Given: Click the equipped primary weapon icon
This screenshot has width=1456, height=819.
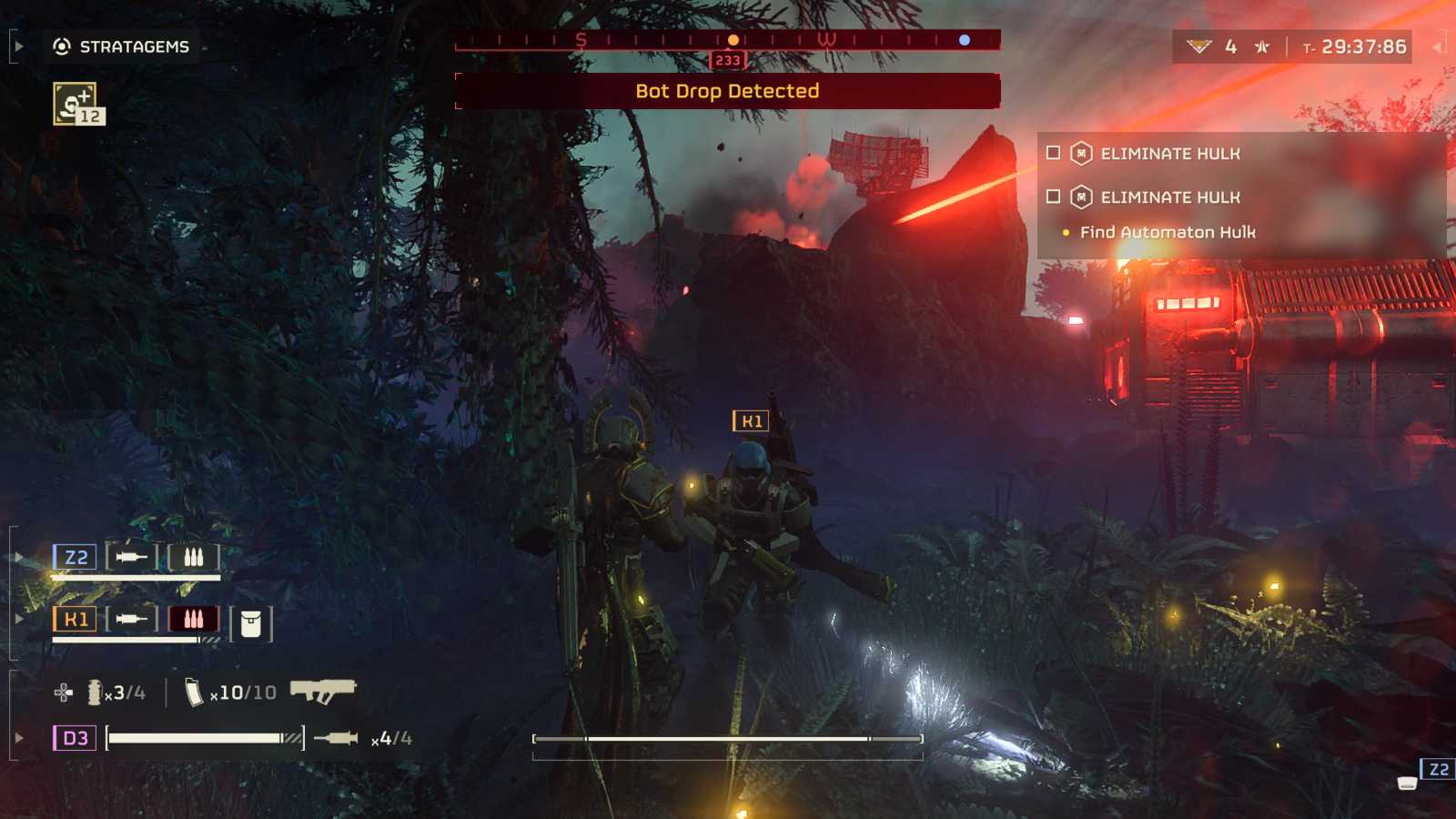Looking at the screenshot, I should (x=323, y=691).
